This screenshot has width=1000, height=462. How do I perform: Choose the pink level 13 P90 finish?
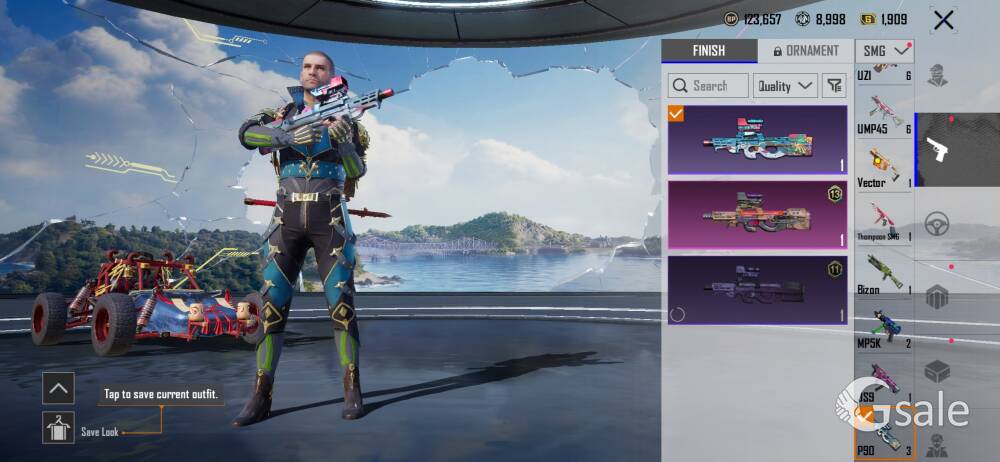757,214
